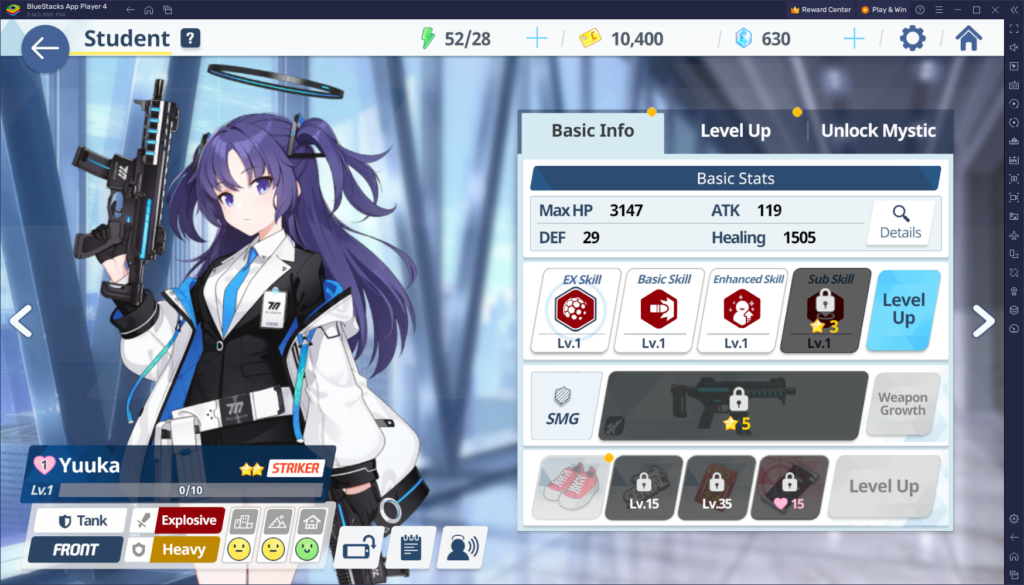
Task: Select the EX Skill icon
Action: pyautogui.click(x=581, y=310)
